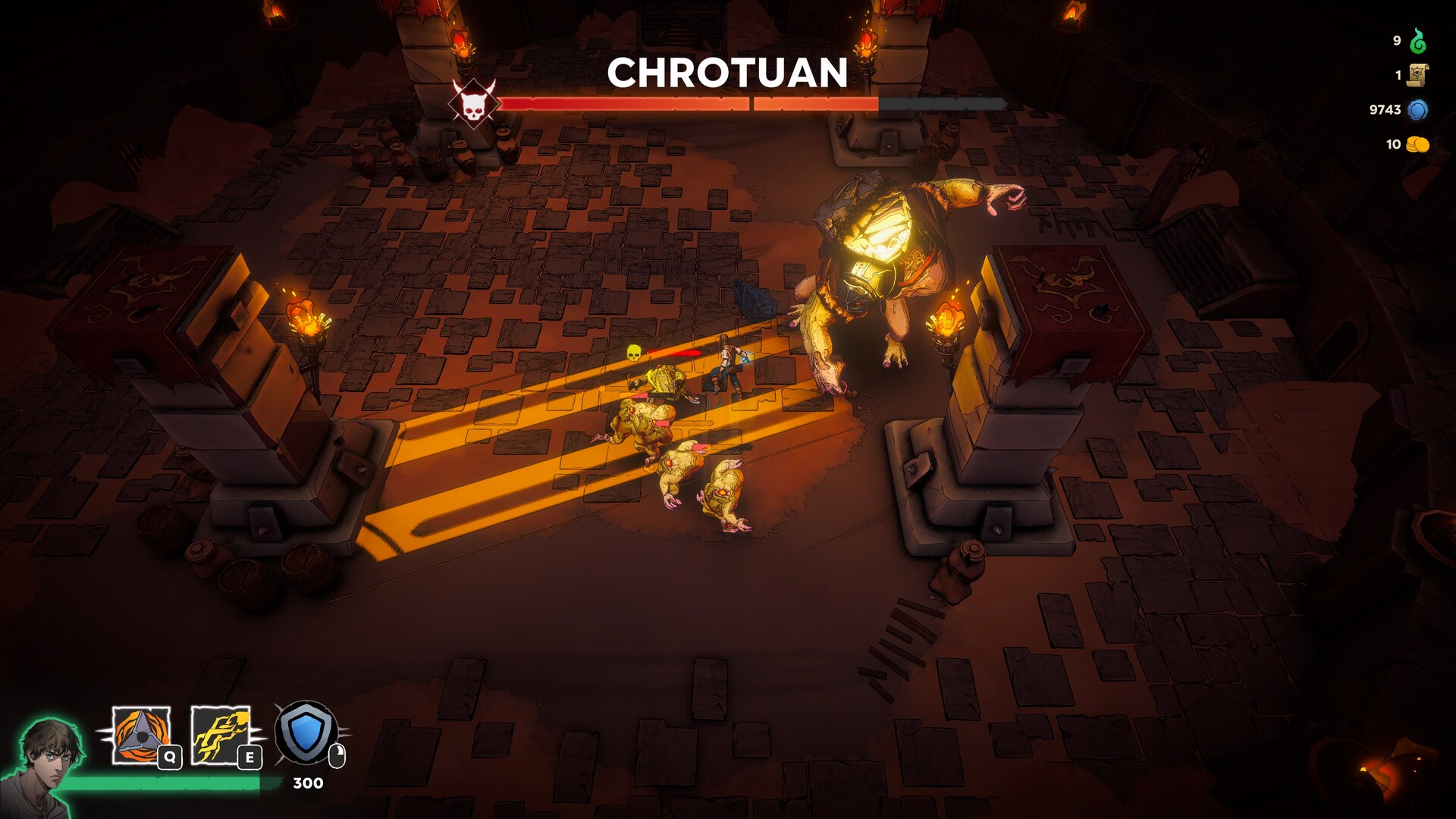Click the shield value 300 label
1456x819 pixels.
click(x=306, y=783)
